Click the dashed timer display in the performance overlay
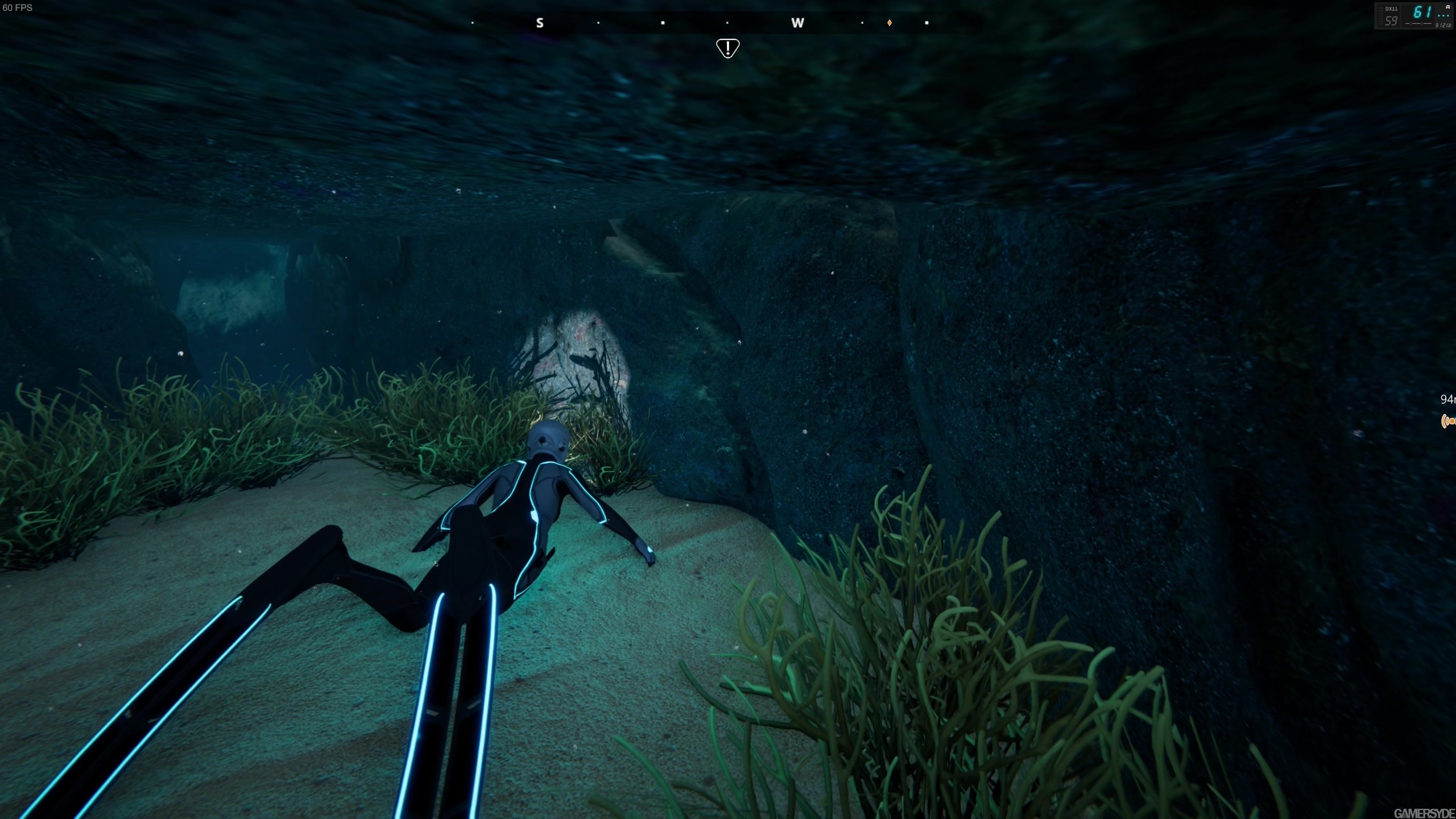This screenshot has width=1456, height=819. (1418, 24)
